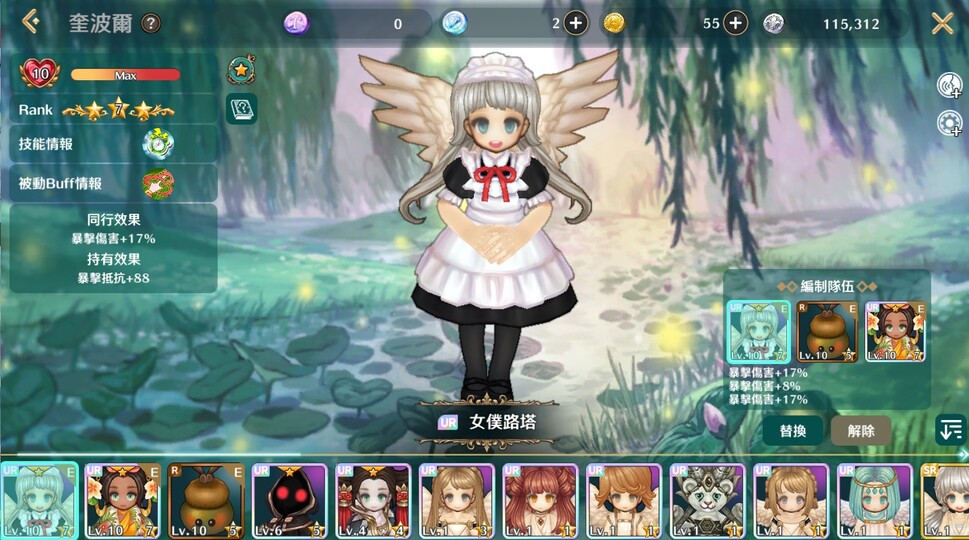Open the sort list button
The height and width of the screenshot is (540, 969).
950,431
